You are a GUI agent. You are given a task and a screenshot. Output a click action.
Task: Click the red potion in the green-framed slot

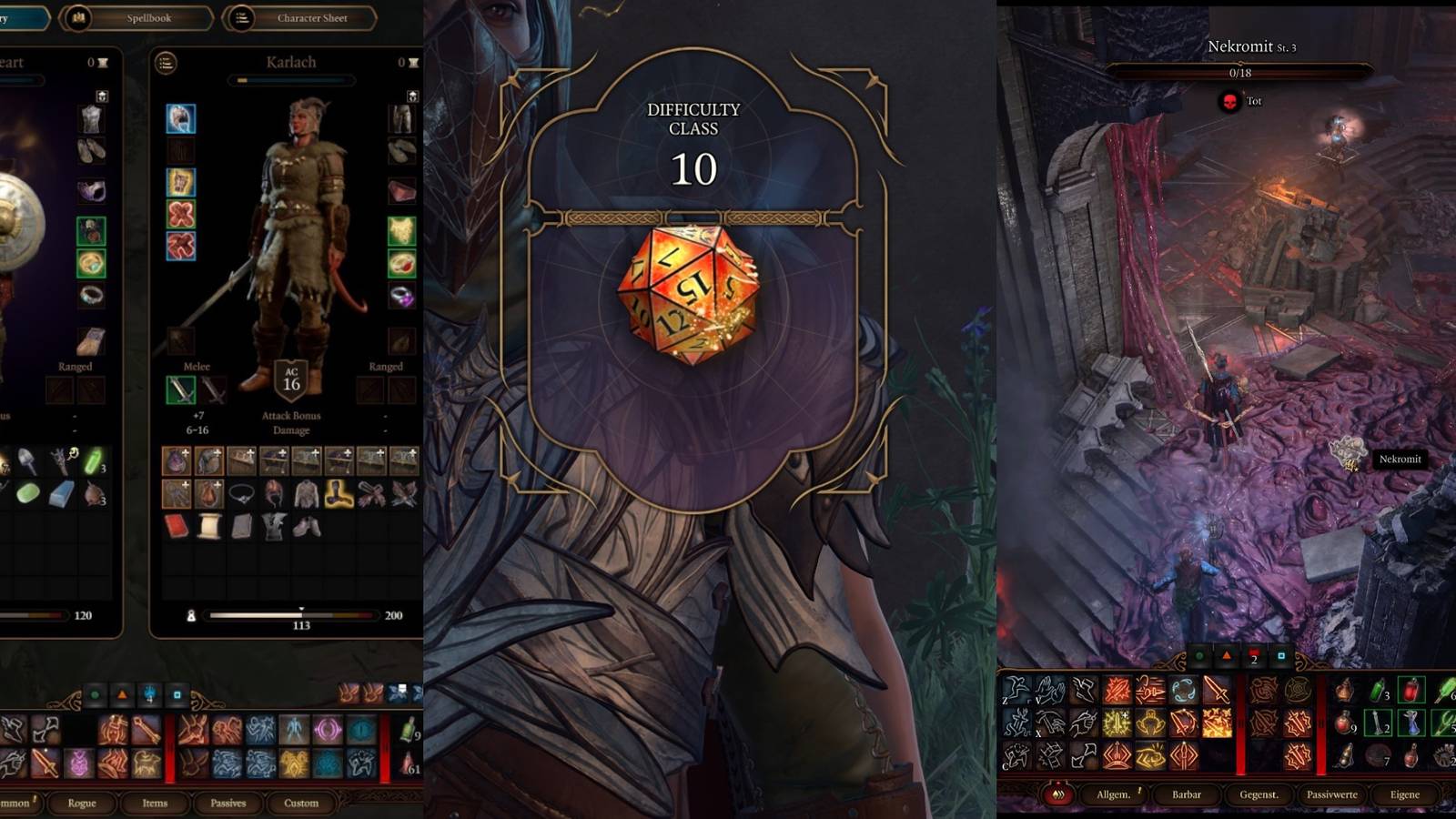click(1410, 691)
